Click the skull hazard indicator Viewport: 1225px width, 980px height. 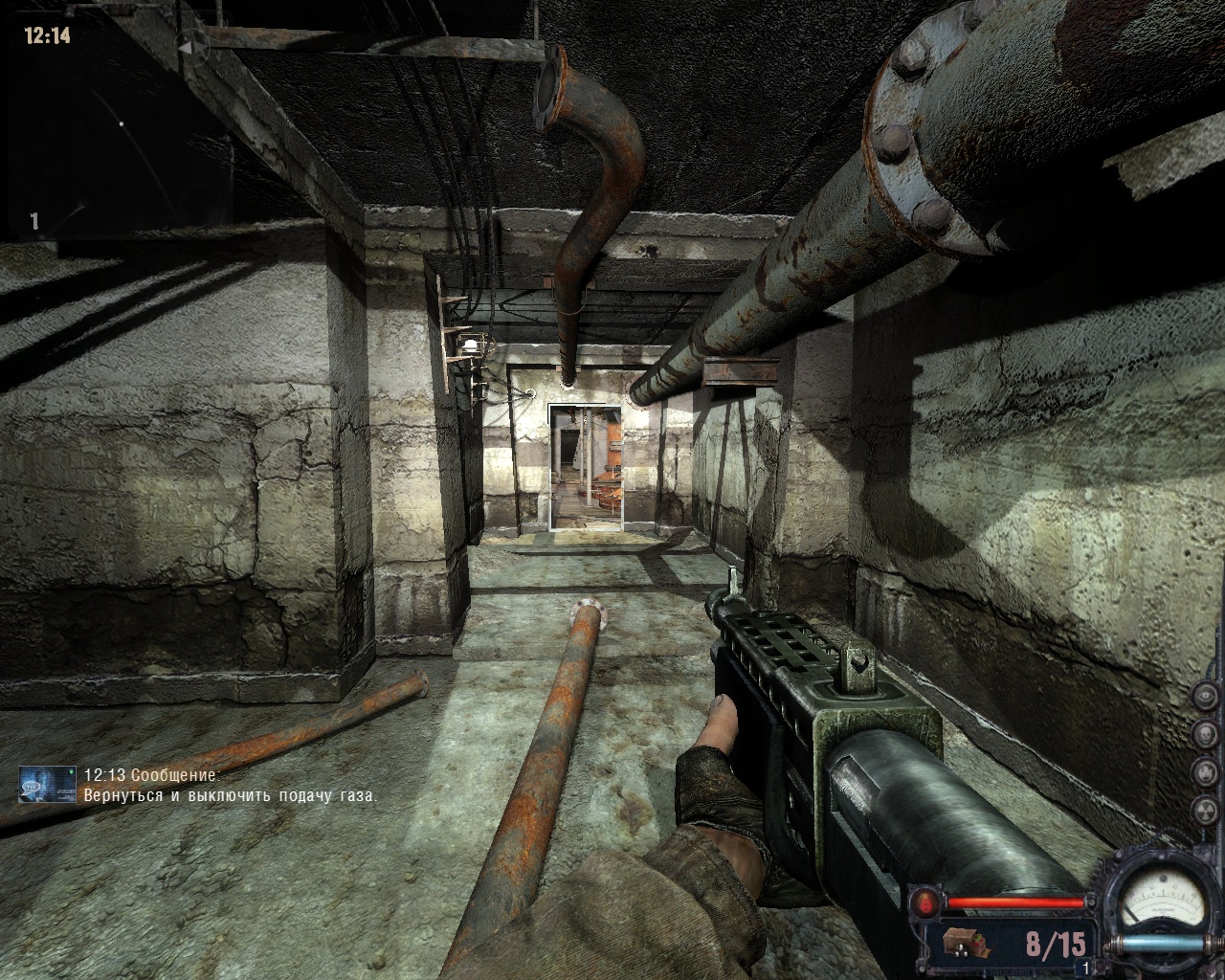pos(1205,733)
